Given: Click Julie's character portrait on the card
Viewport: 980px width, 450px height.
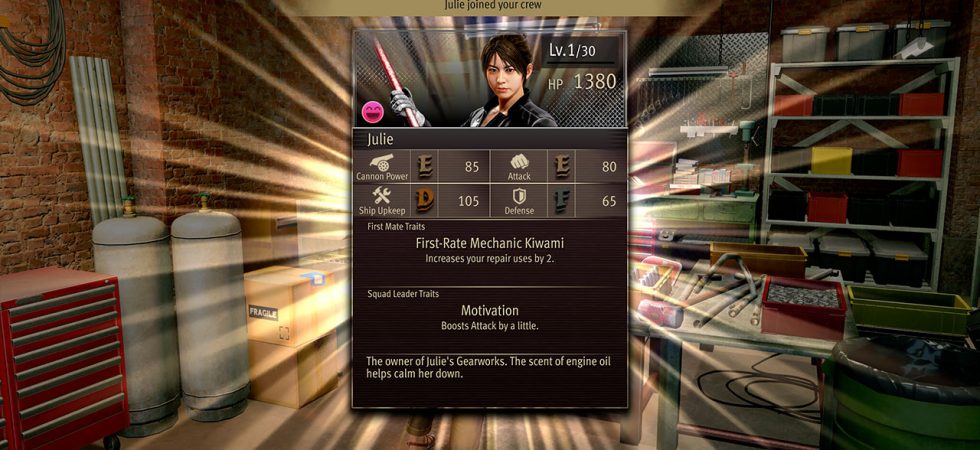Looking at the screenshot, I should click(x=506, y=78).
